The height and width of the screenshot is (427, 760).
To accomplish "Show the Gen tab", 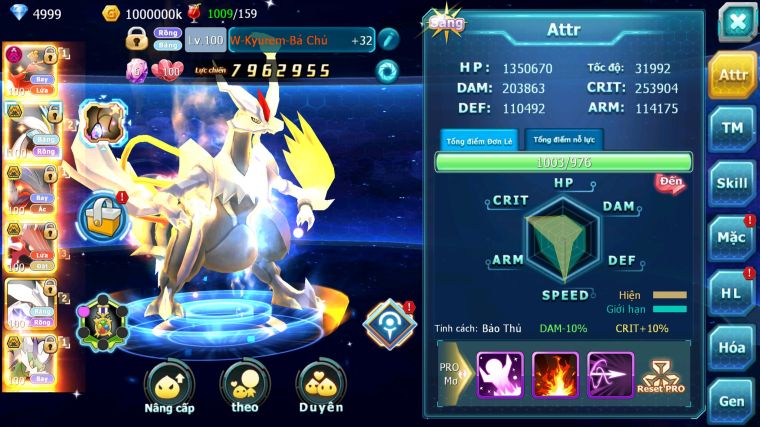I will (x=732, y=401).
